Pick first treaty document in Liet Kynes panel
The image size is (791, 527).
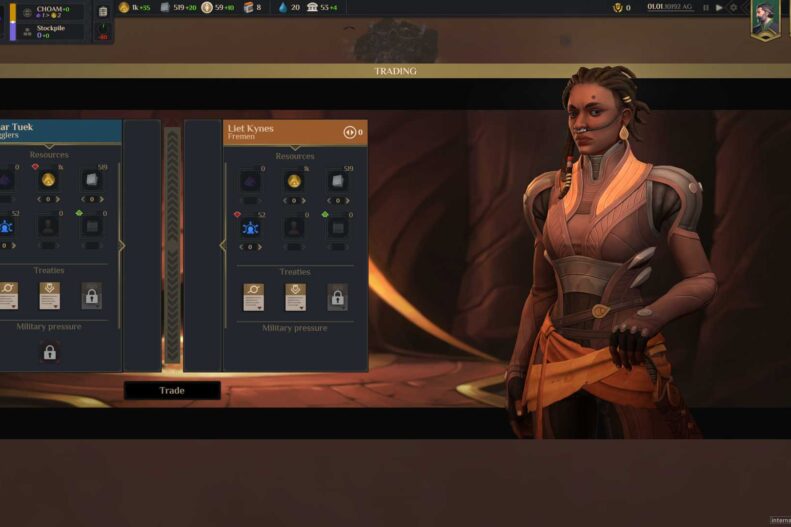(x=253, y=295)
